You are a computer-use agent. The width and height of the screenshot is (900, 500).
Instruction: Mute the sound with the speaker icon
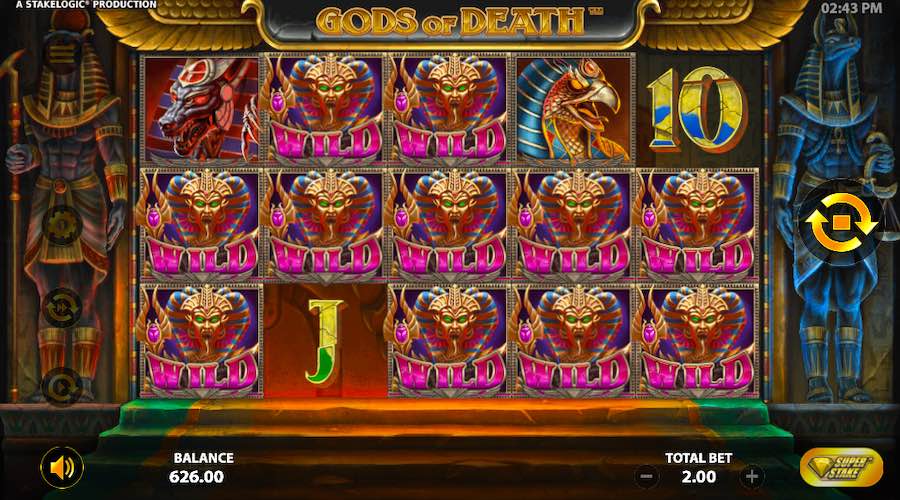[62, 467]
